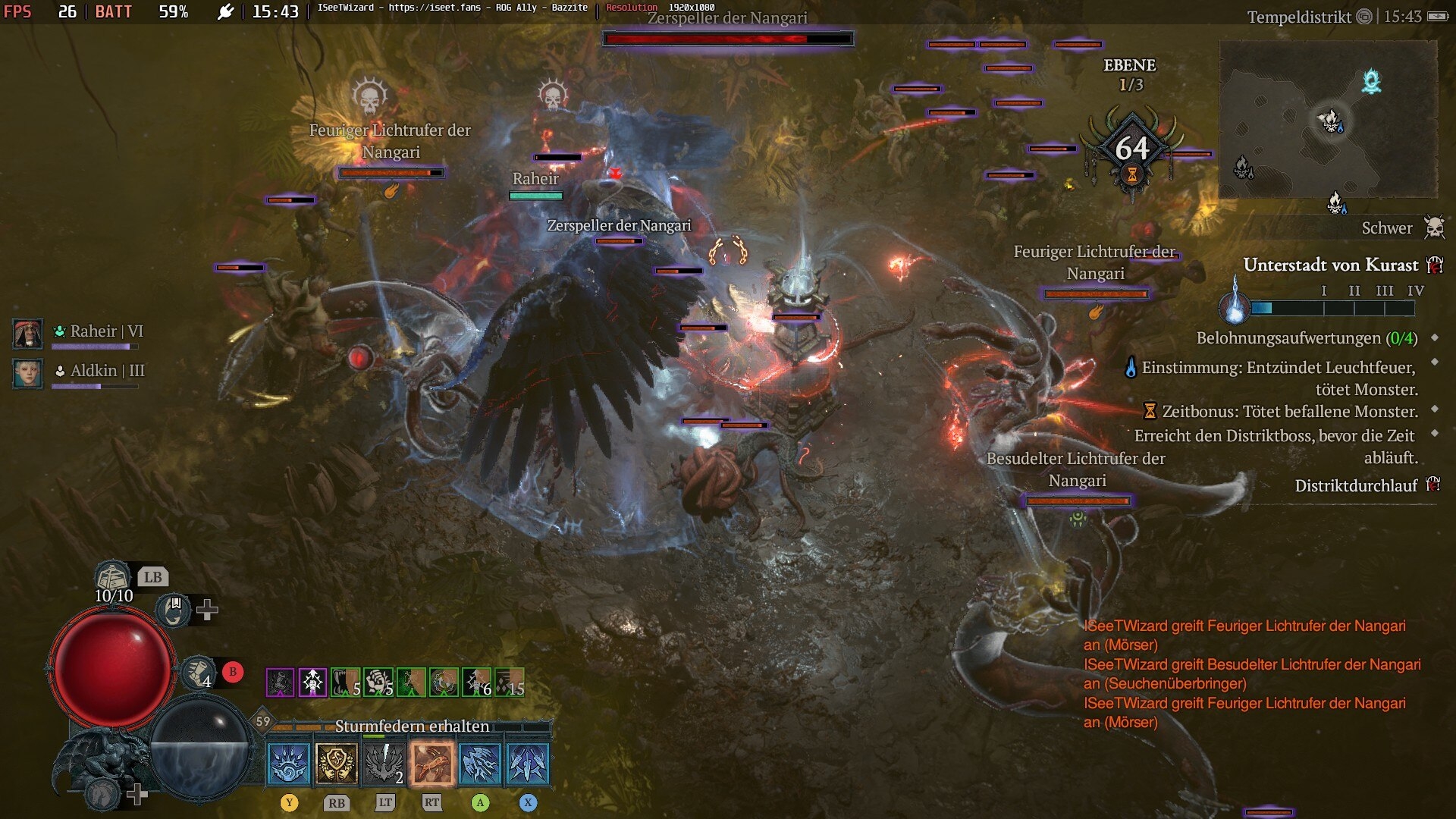Use the healing potion with 10/10 charges

(x=112, y=578)
